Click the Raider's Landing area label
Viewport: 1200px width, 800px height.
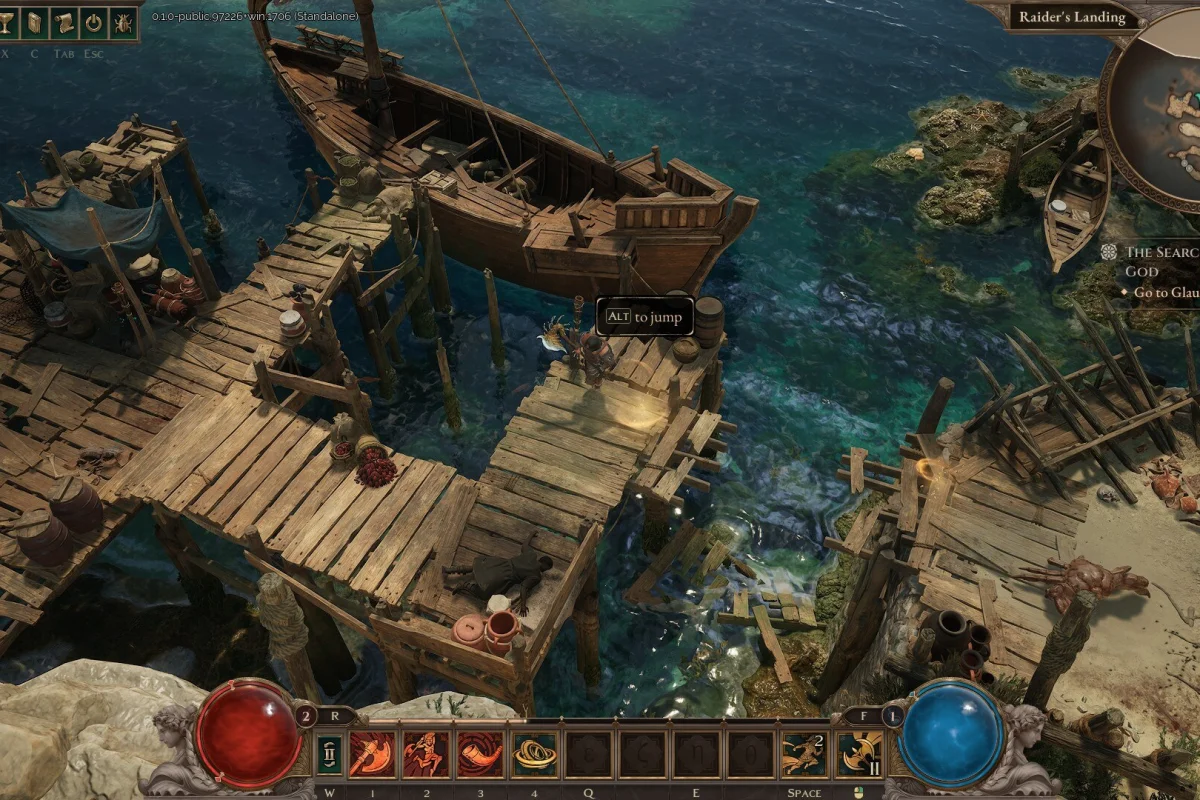(1071, 17)
